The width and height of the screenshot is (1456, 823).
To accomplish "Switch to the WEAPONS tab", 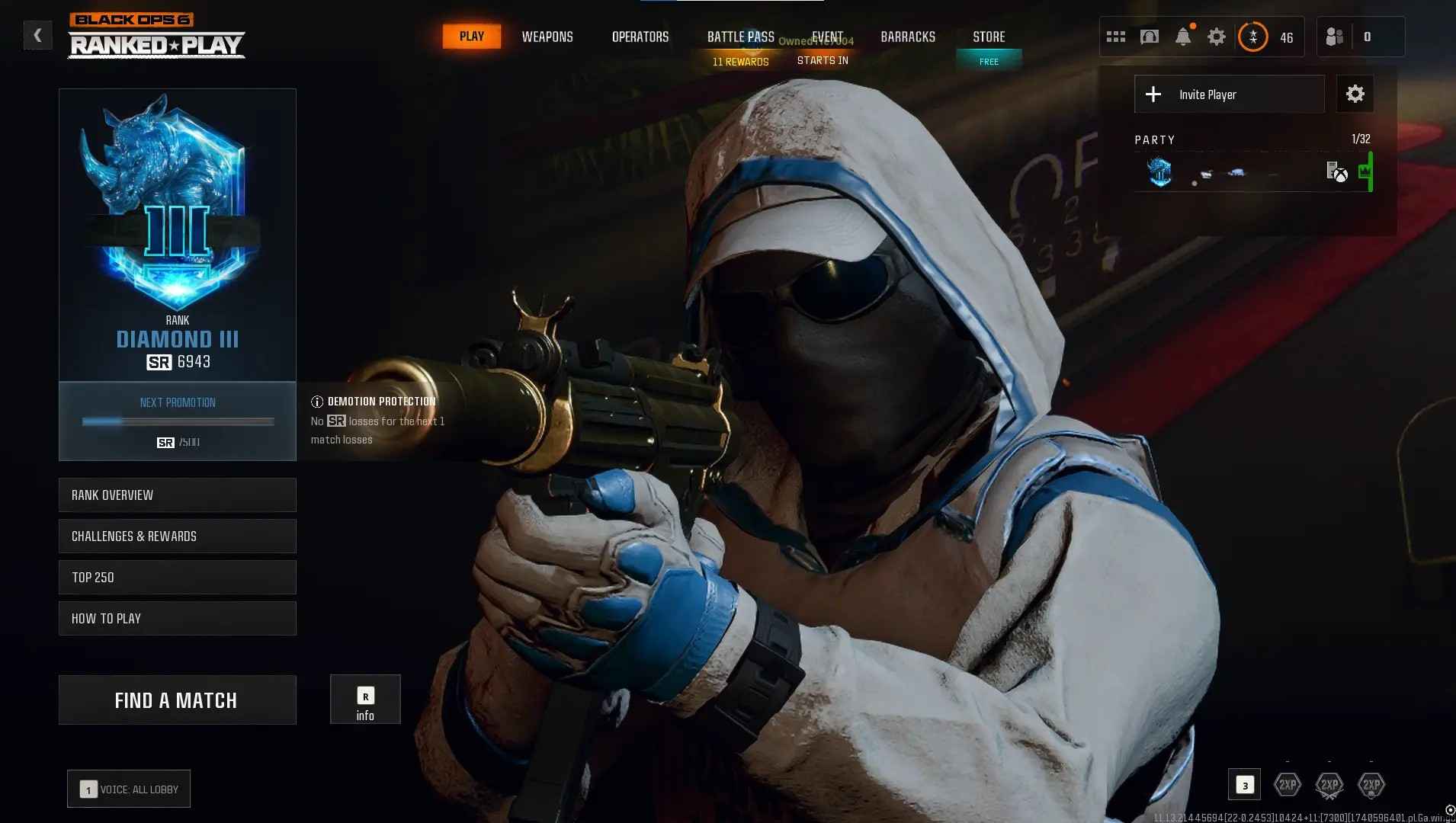I will coord(547,37).
